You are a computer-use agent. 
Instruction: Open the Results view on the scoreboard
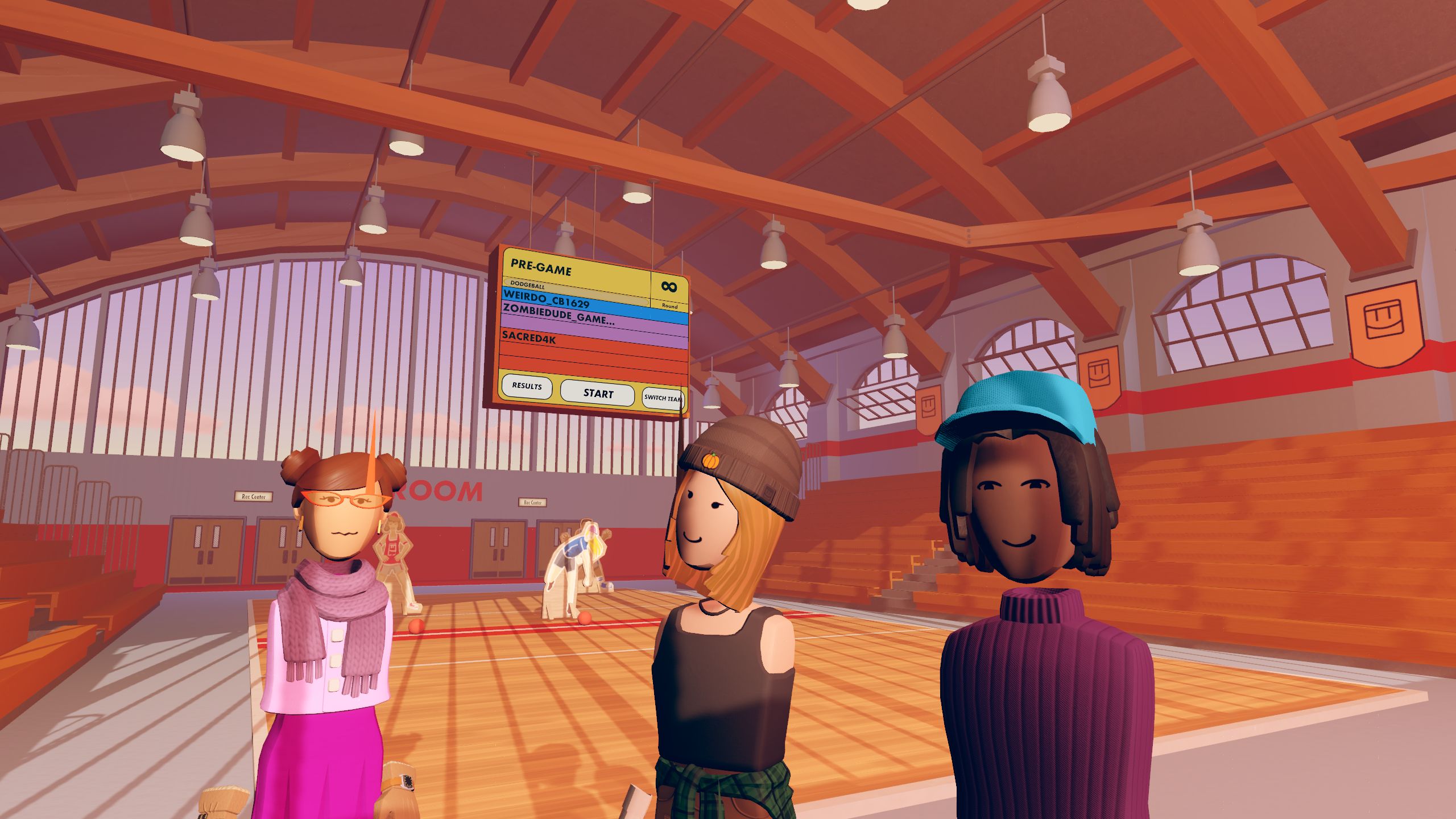[527, 386]
